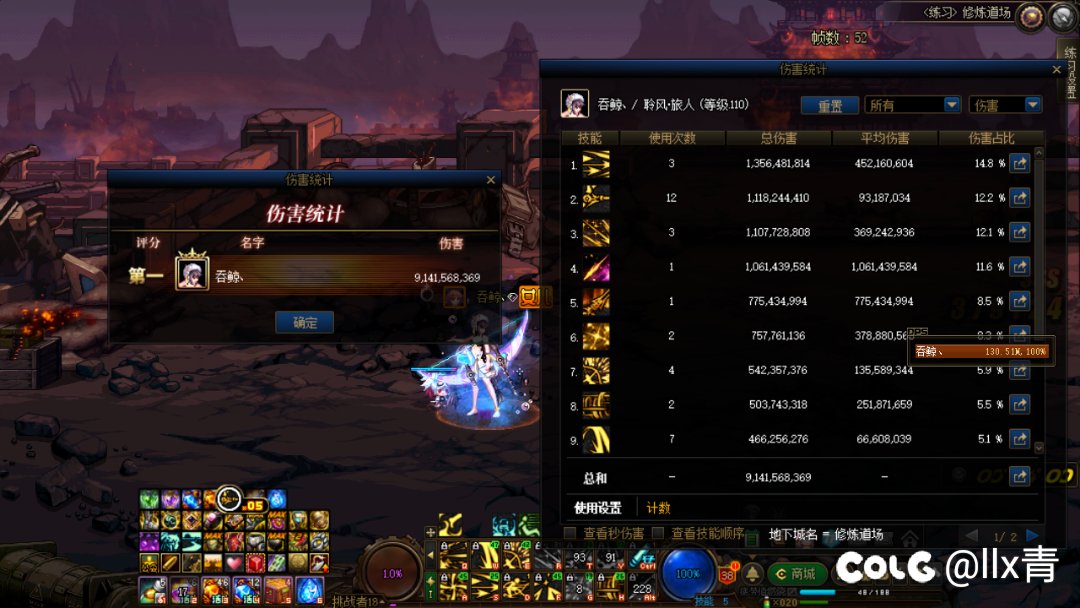Toggle the 查看秒伤害 checkbox
Viewport: 1080px width, 608px height.
(x=570, y=534)
